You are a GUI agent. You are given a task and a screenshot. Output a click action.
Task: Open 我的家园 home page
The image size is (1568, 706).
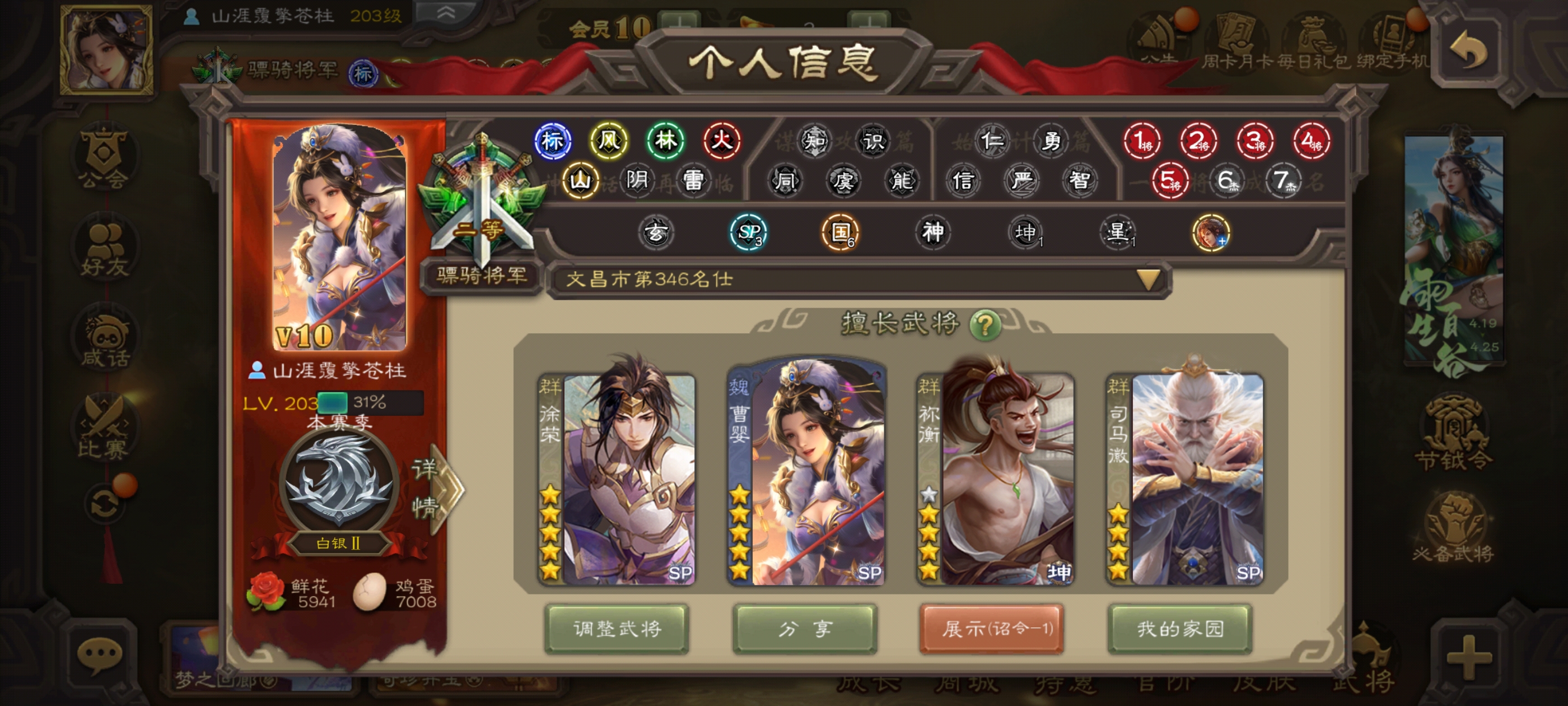click(x=1180, y=629)
